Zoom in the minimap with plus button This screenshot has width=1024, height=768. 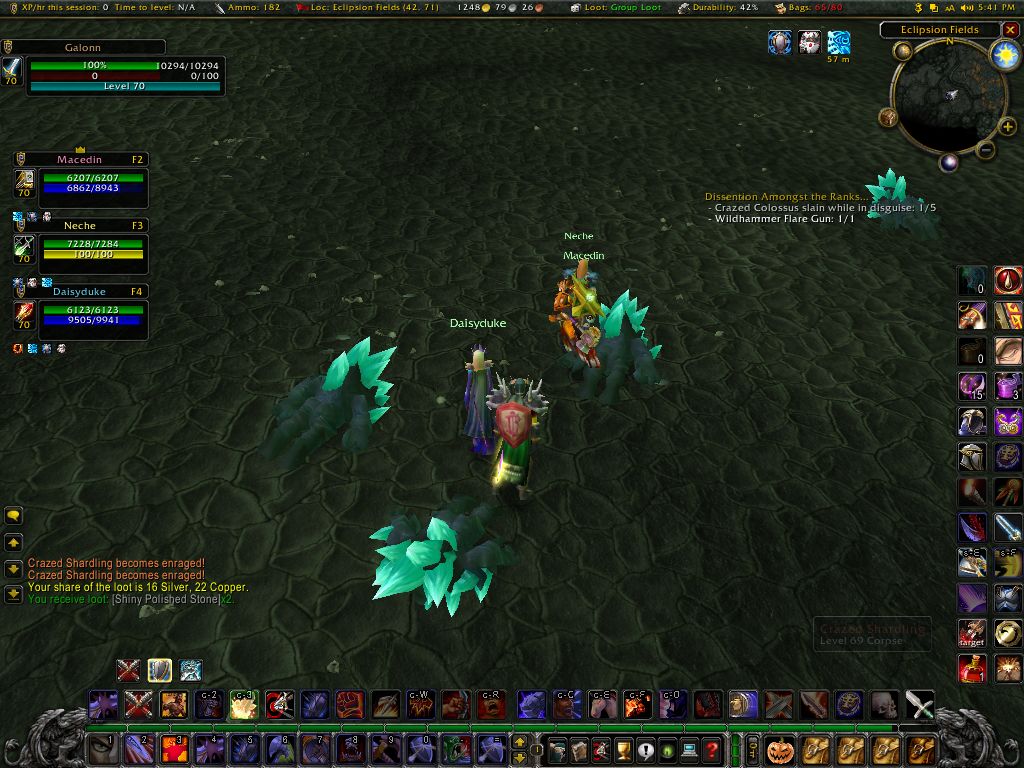1007,127
